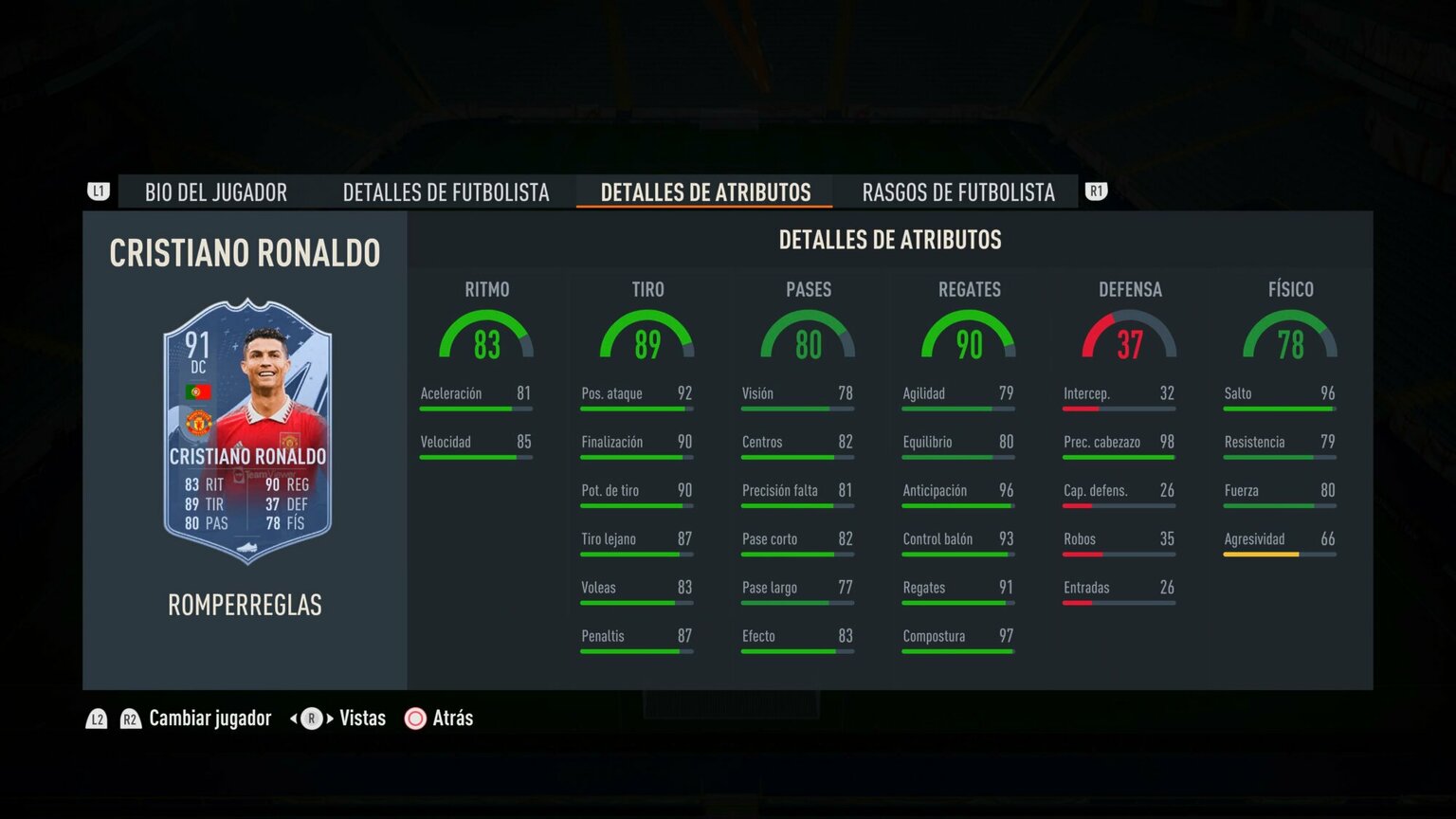Click the R1 shoulder button icon
Image resolution: width=1456 pixels, height=819 pixels.
1097,191
